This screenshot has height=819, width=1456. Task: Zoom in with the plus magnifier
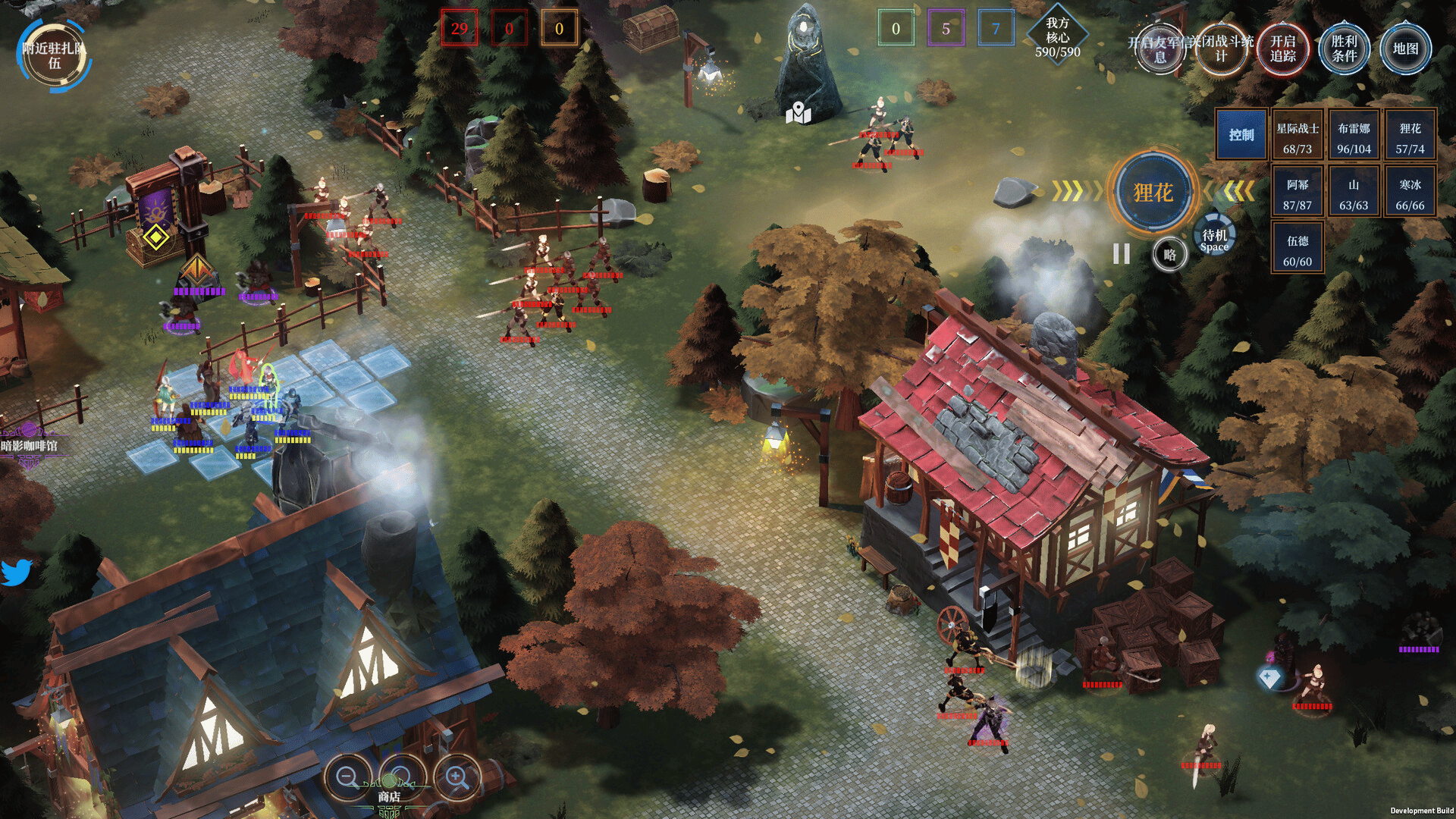point(457,777)
